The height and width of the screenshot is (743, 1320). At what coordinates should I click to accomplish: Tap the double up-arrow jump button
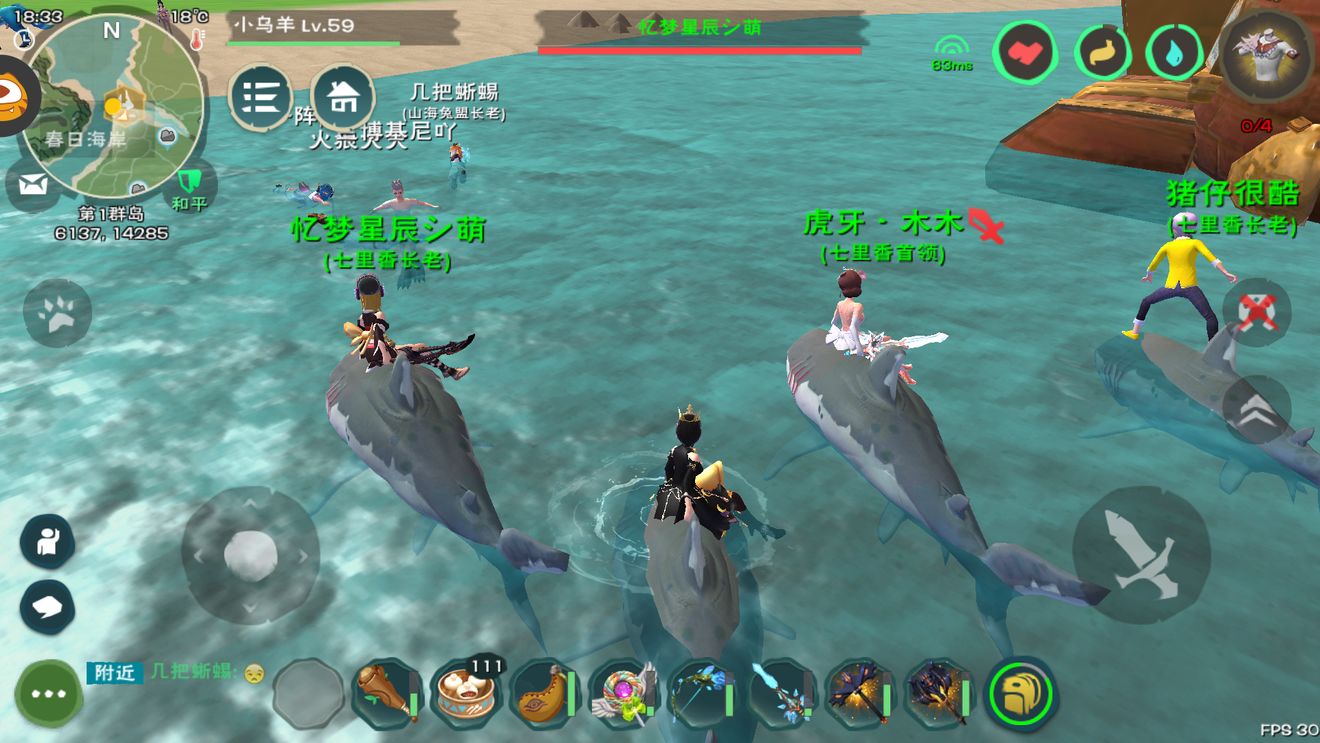click(x=1256, y=410)
